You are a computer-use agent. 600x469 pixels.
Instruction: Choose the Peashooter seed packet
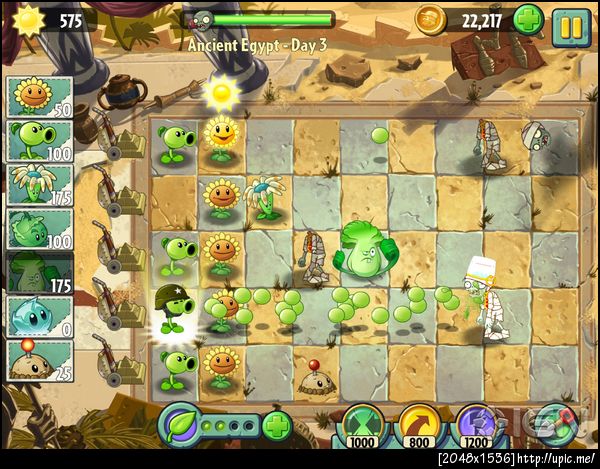tap(40, 141)
